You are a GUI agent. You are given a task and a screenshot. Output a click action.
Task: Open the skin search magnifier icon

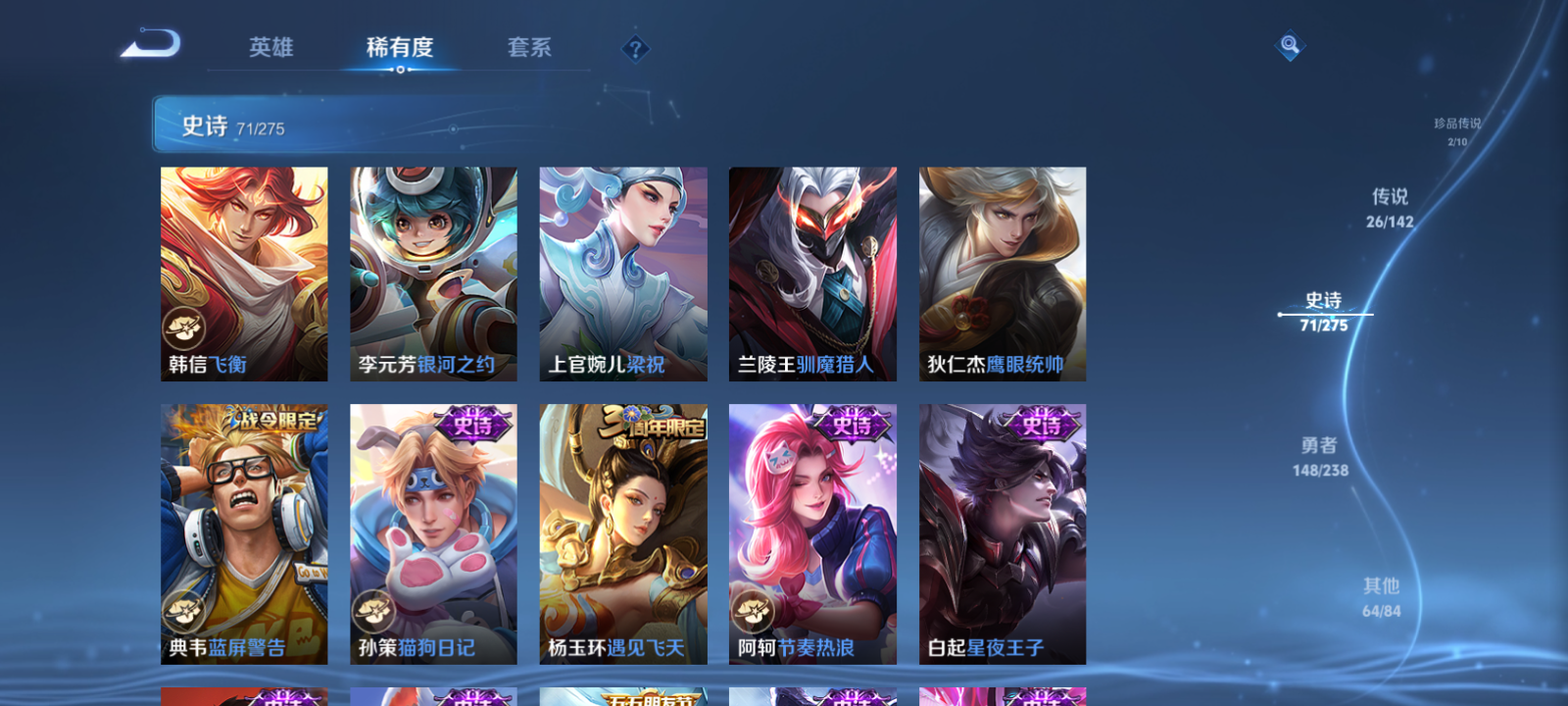click(x=1289, y=45)
